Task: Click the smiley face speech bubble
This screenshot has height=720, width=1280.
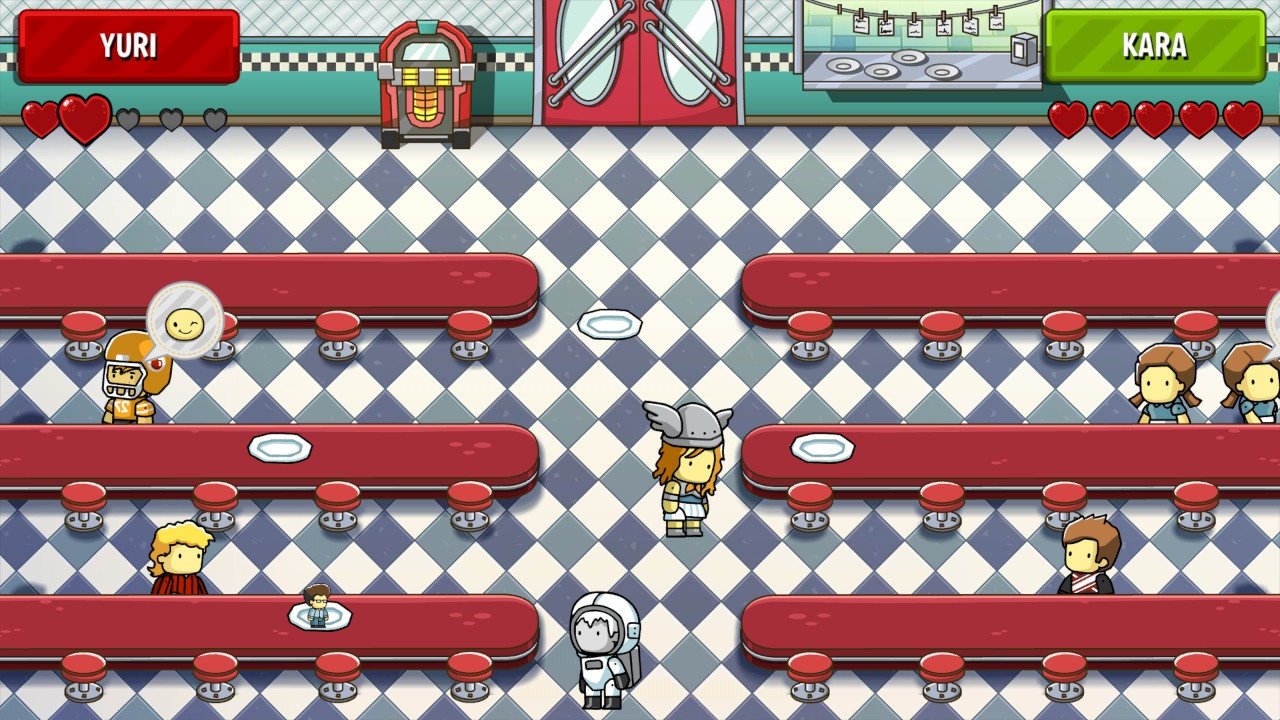Action: click(x=186, y=320)
